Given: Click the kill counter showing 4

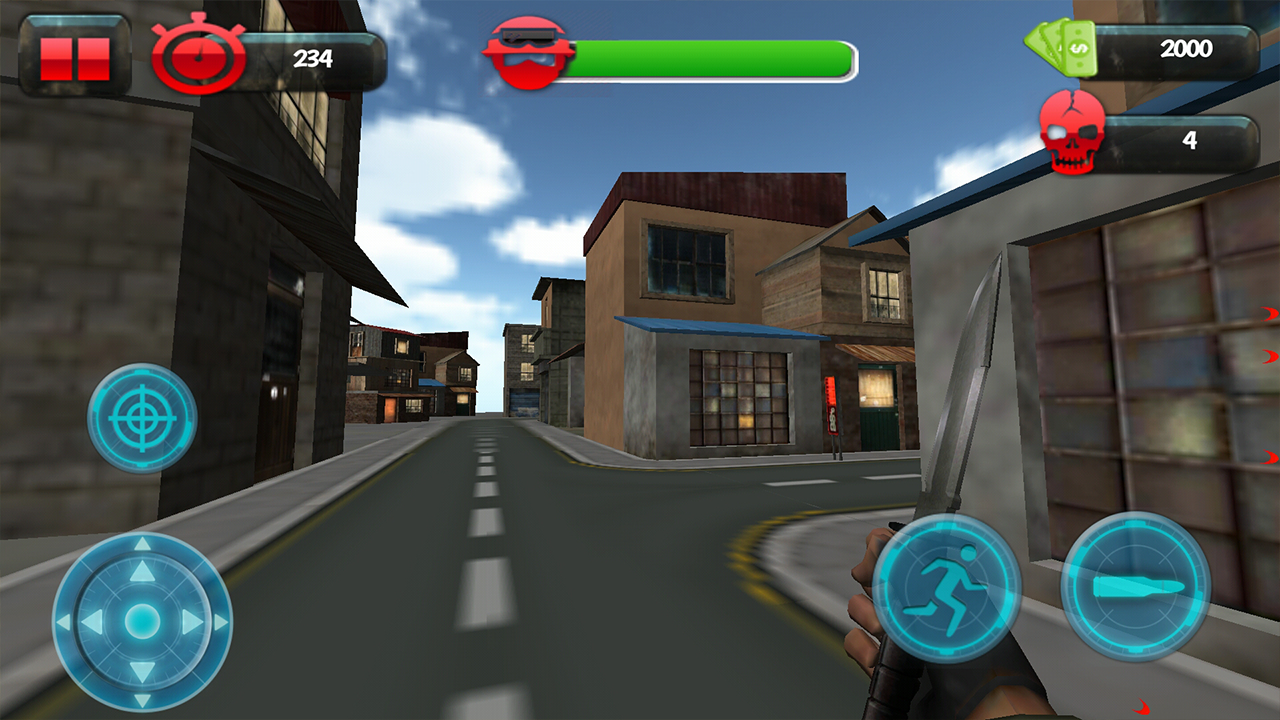Looking at the screenshot, I should coord(1188,140).
